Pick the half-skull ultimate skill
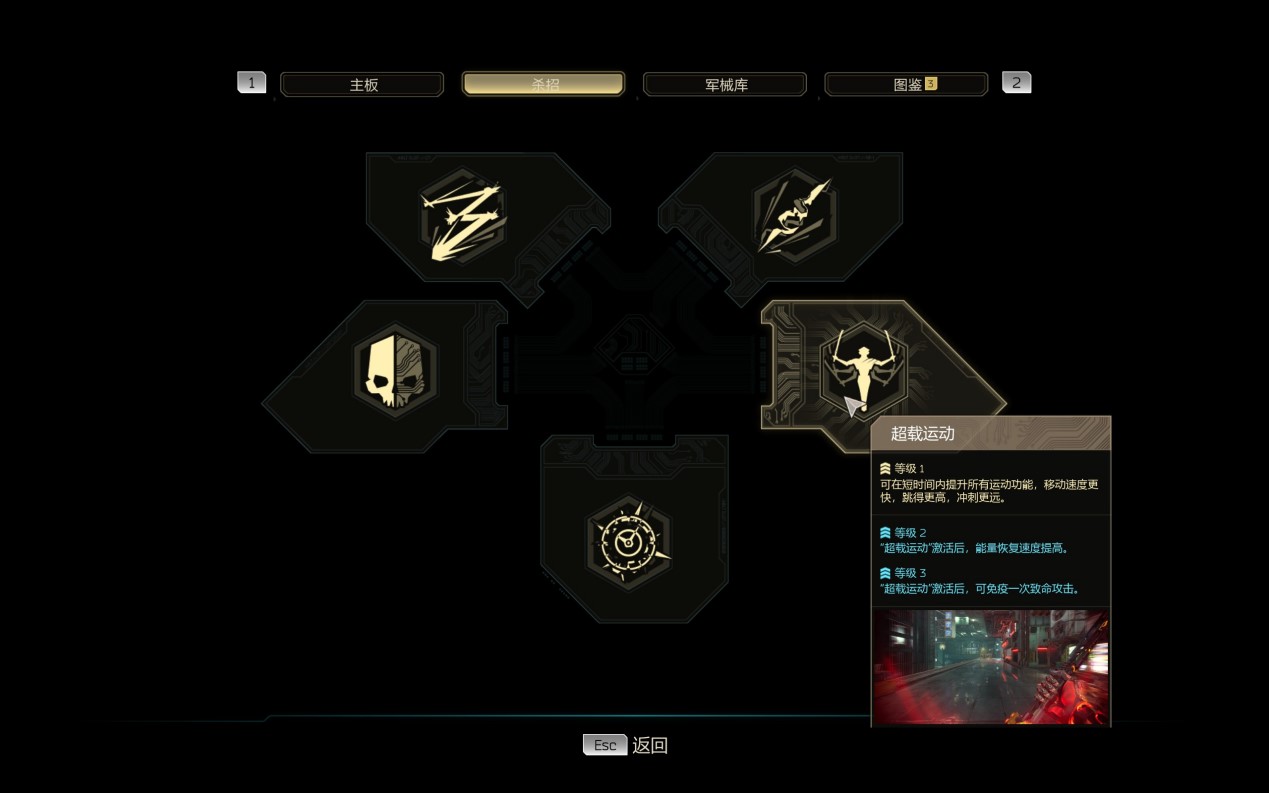This screenshot has width=1269, height=793. point(396,371)
